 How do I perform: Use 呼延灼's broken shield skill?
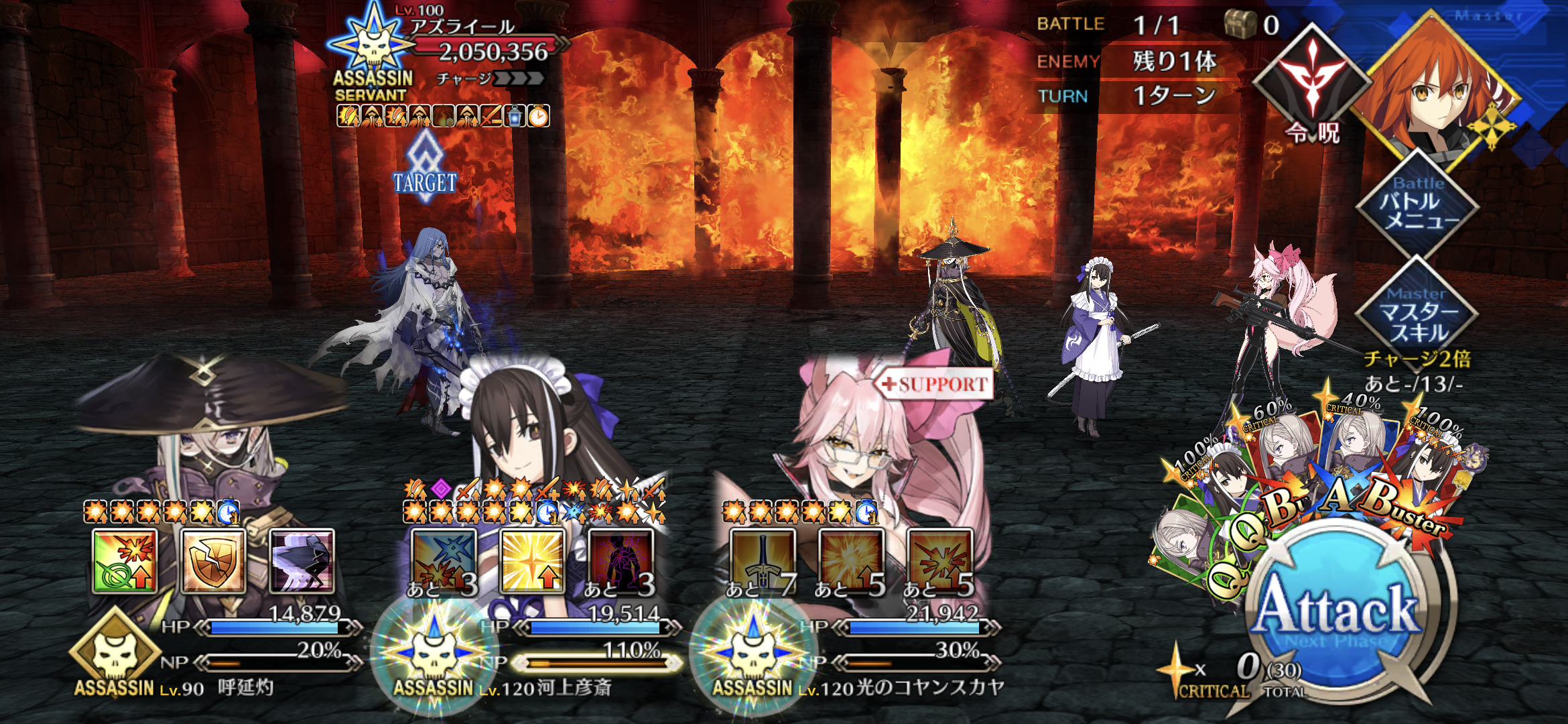pos(213,562)
